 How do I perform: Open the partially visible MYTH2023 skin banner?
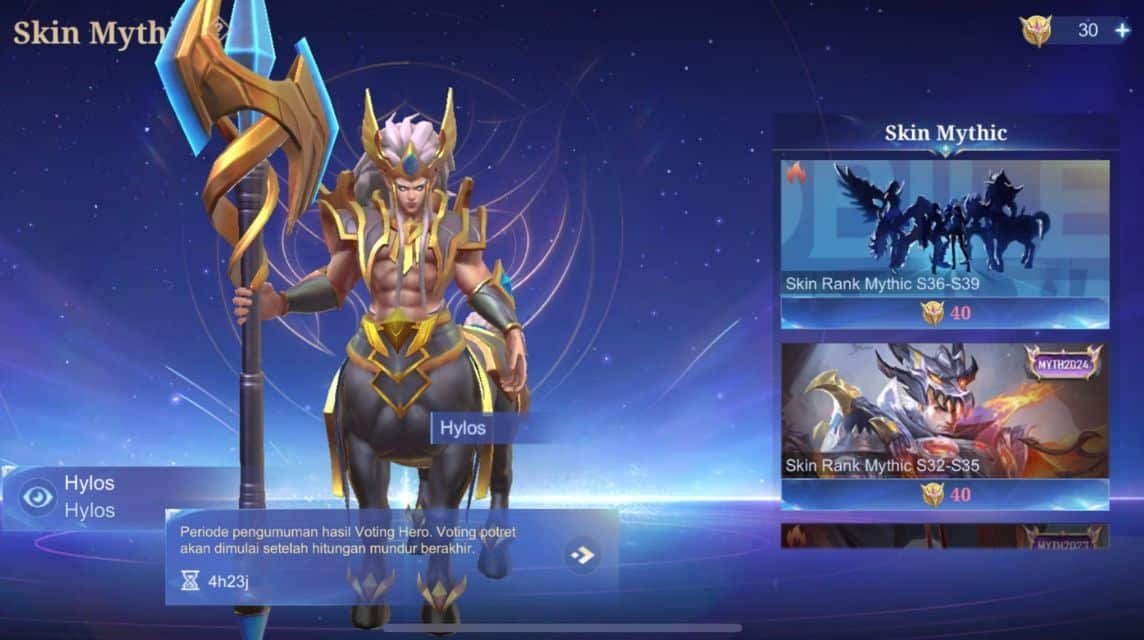click(945, 536)
